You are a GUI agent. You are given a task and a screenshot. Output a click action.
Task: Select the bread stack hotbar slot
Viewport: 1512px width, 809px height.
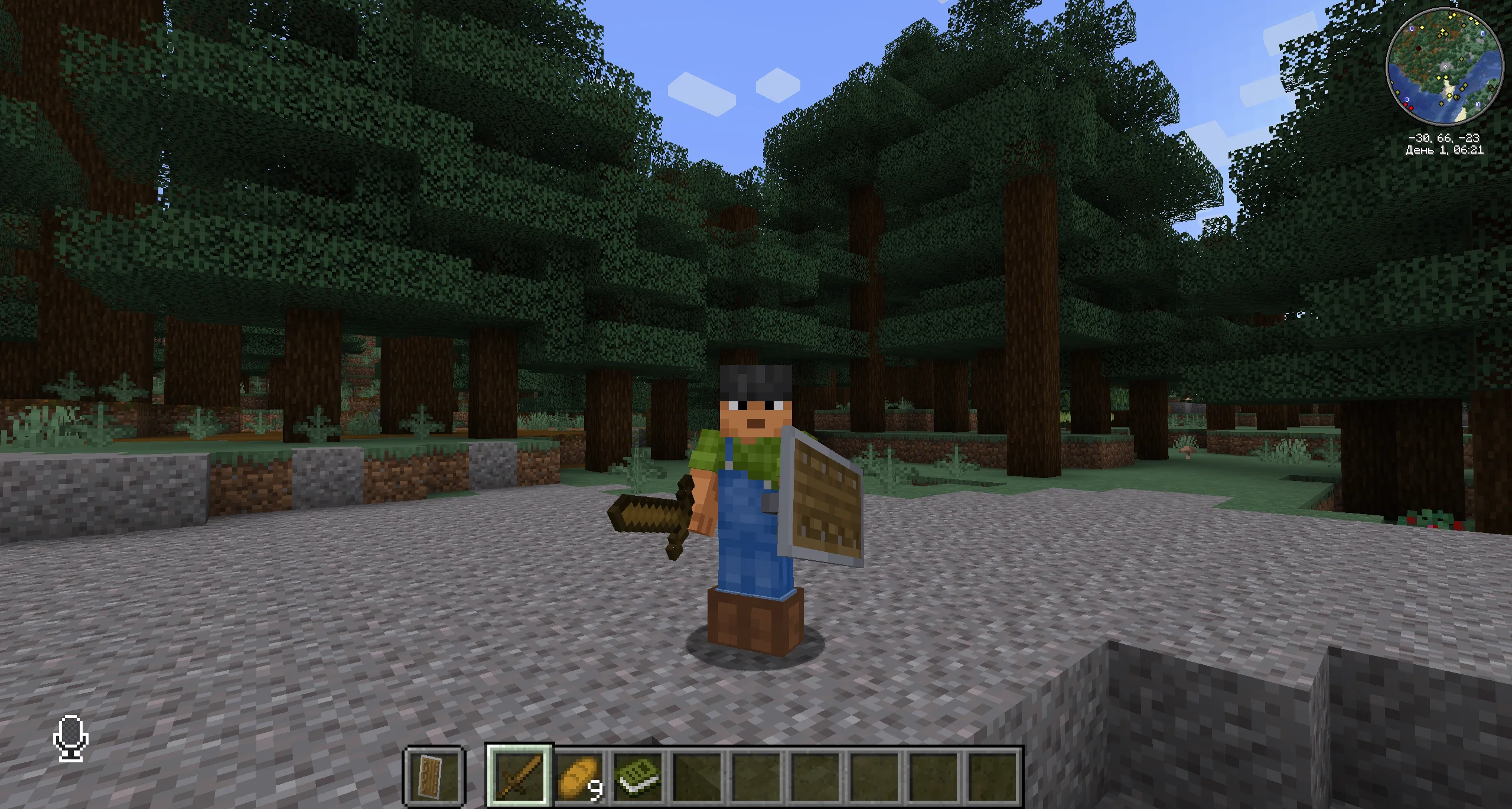pyautogui.click(x=579, y=775)
